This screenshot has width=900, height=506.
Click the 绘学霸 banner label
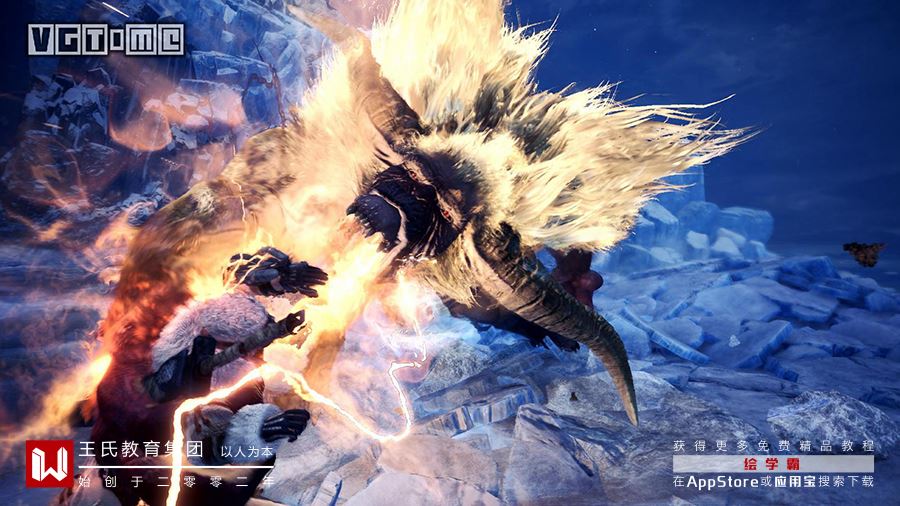773,464
